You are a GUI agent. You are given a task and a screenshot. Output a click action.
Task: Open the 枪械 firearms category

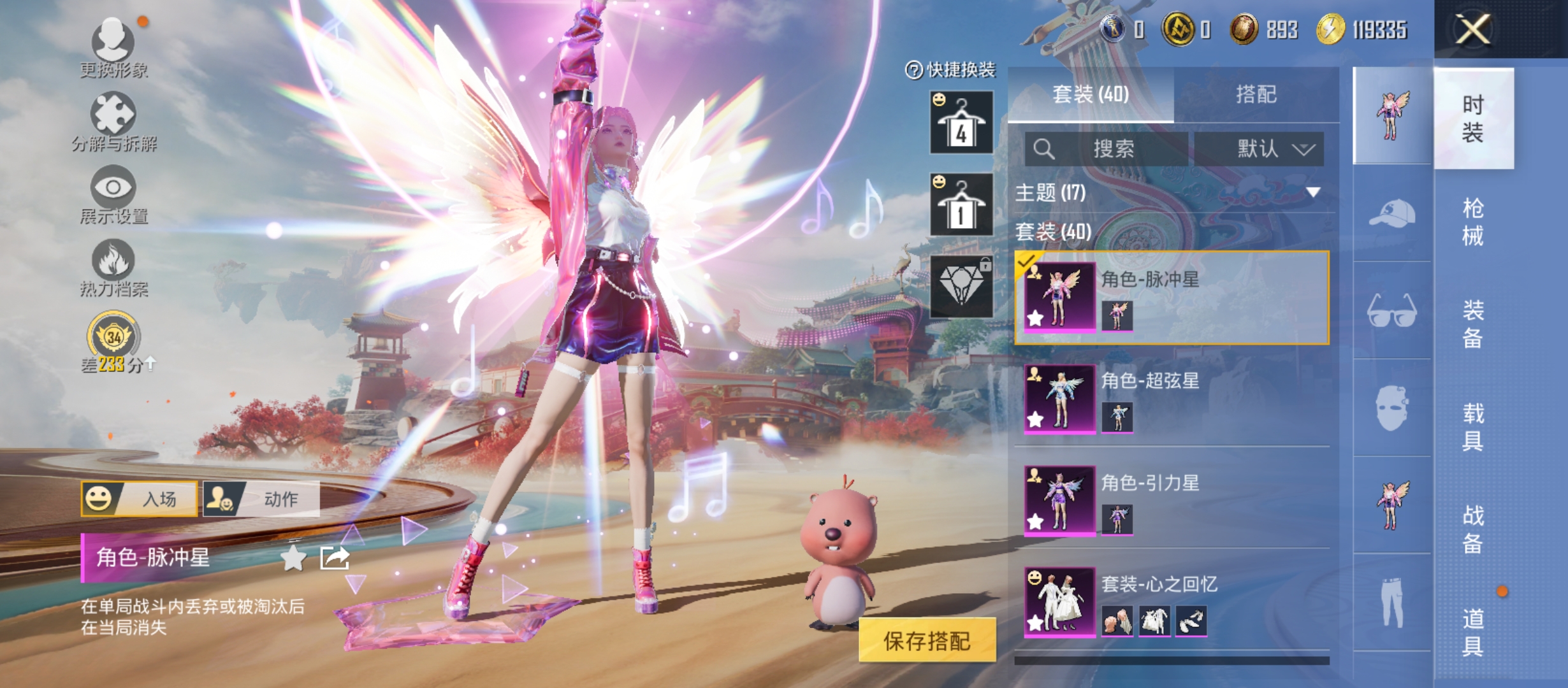pos(1472,222)
